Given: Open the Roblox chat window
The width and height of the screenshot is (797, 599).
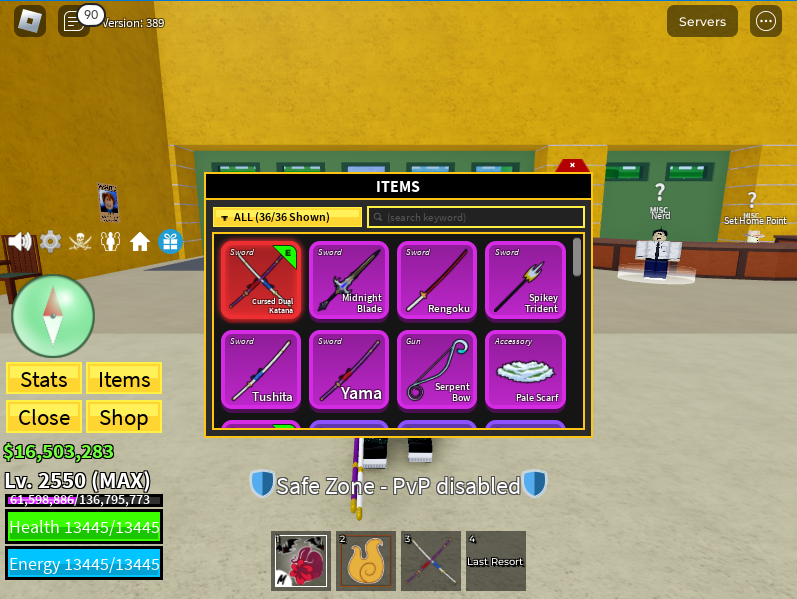Looking at the screenshot, I should click(x=73, y=21).
